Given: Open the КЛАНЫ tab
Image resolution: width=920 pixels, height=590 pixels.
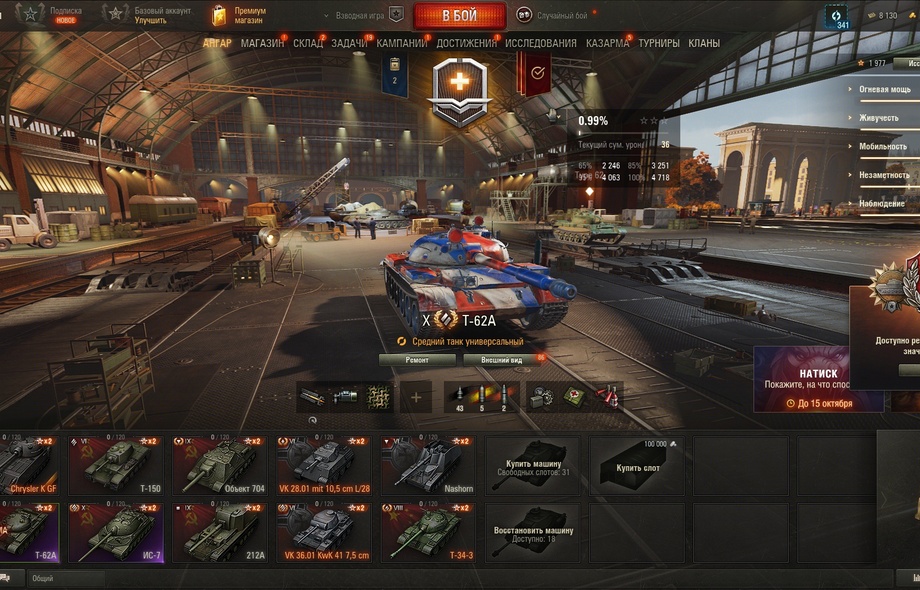Looking at the screenshot, I should click(x=704, y=43).
